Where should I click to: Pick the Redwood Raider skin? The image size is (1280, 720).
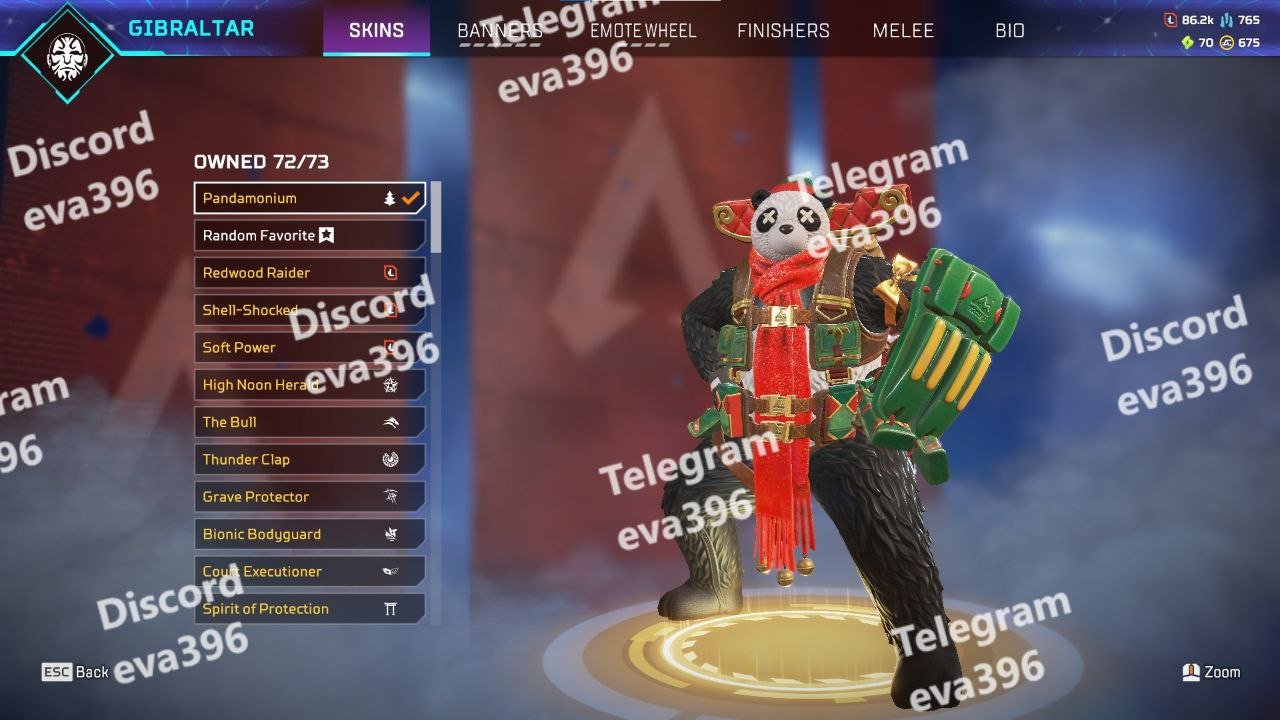[x=309, y=273]
